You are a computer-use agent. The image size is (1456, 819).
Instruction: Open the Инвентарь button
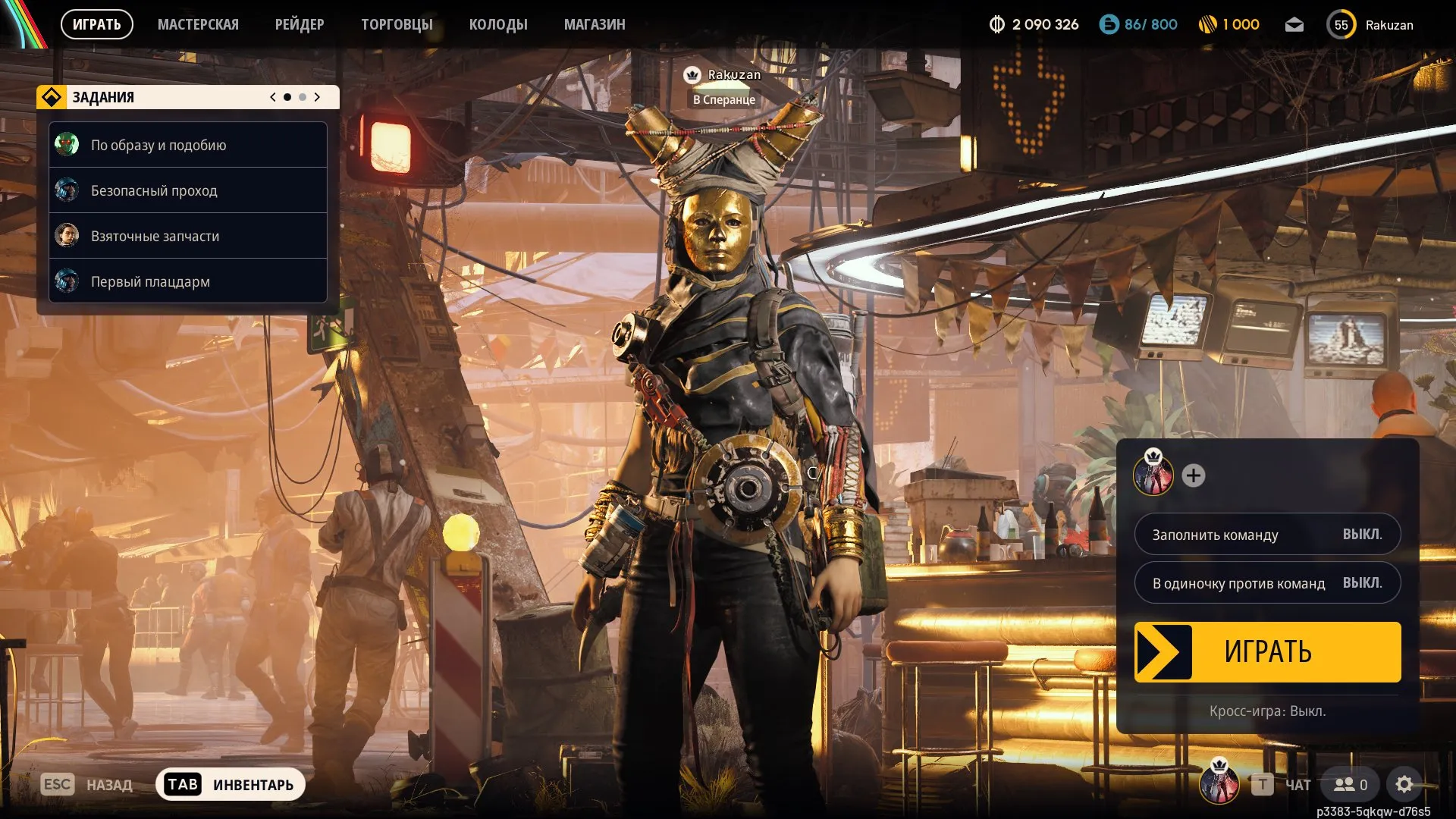click(231, 784)
